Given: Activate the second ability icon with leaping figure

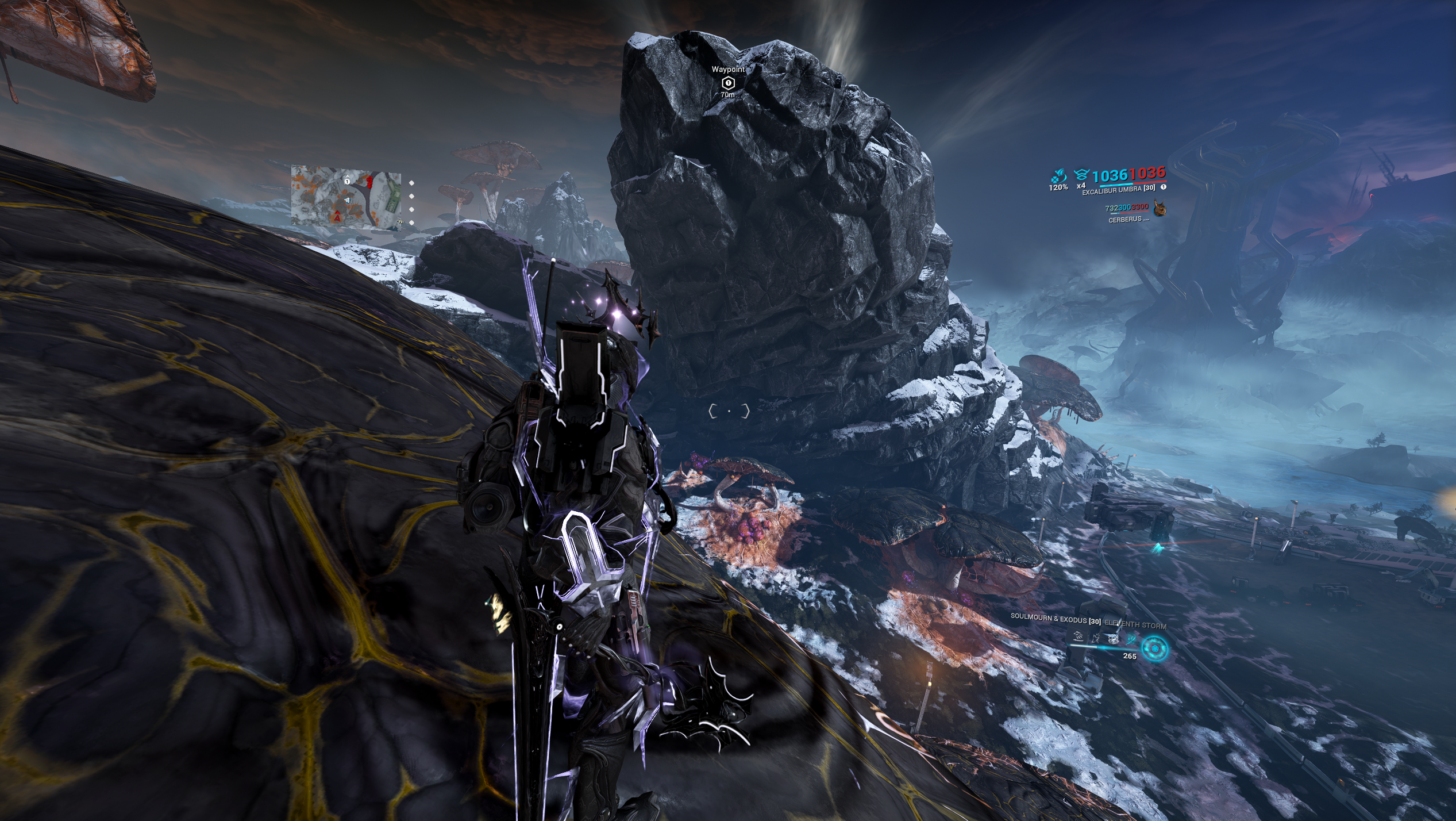Looking at the screenshot, I should point(1096,638).
